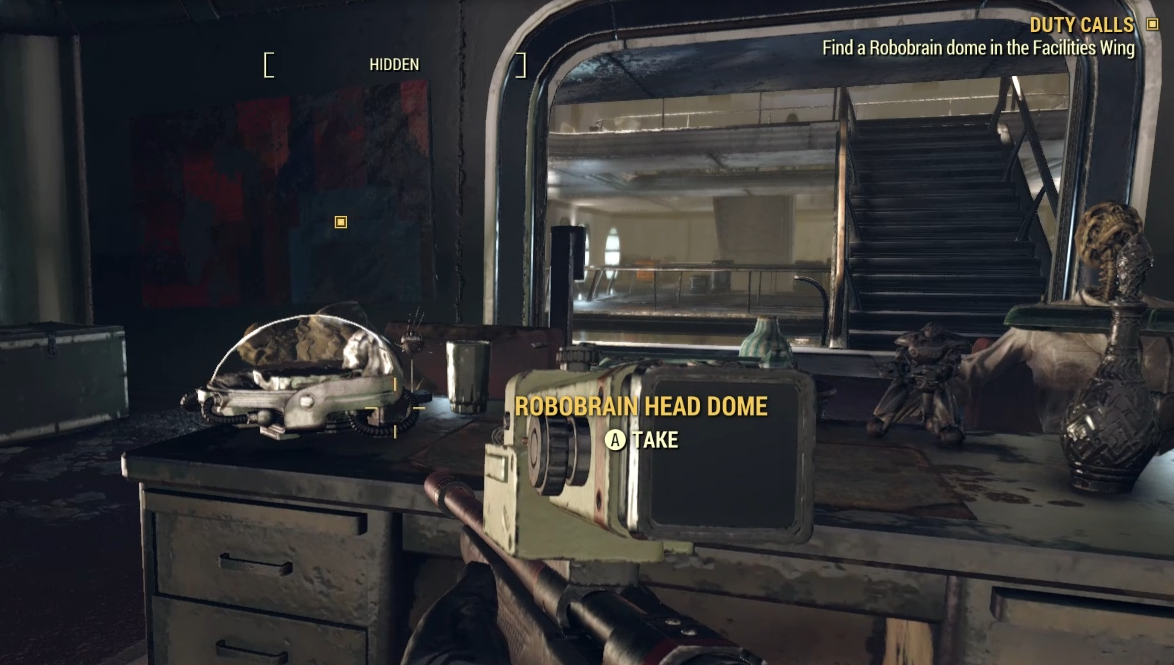Click the quest icon beside Duty Calls
Image resolution: width=1174 pixels, height=665 pixels.
pyautogui.click(x=1153, y=24)
